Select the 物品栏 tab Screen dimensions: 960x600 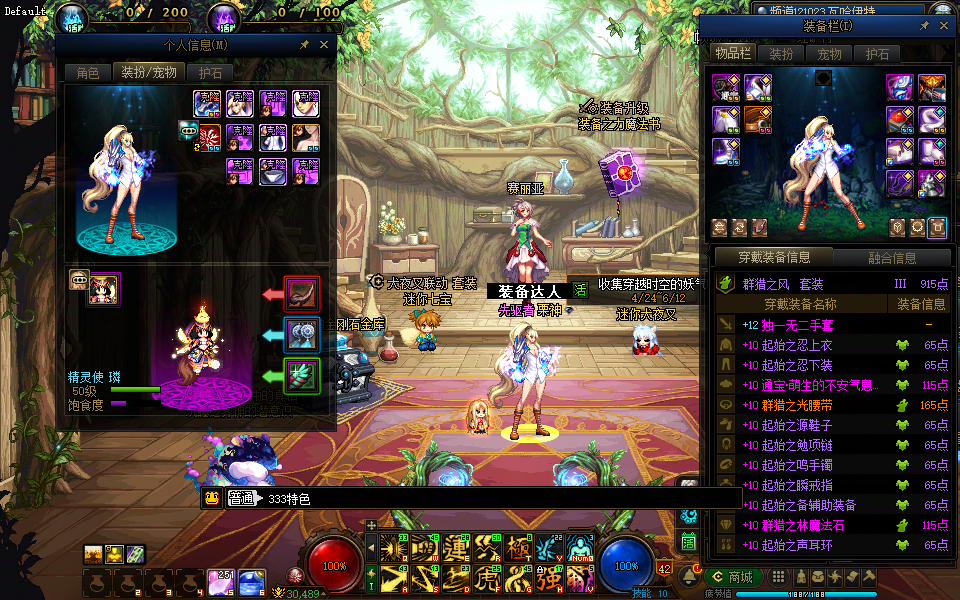point(733,53)
